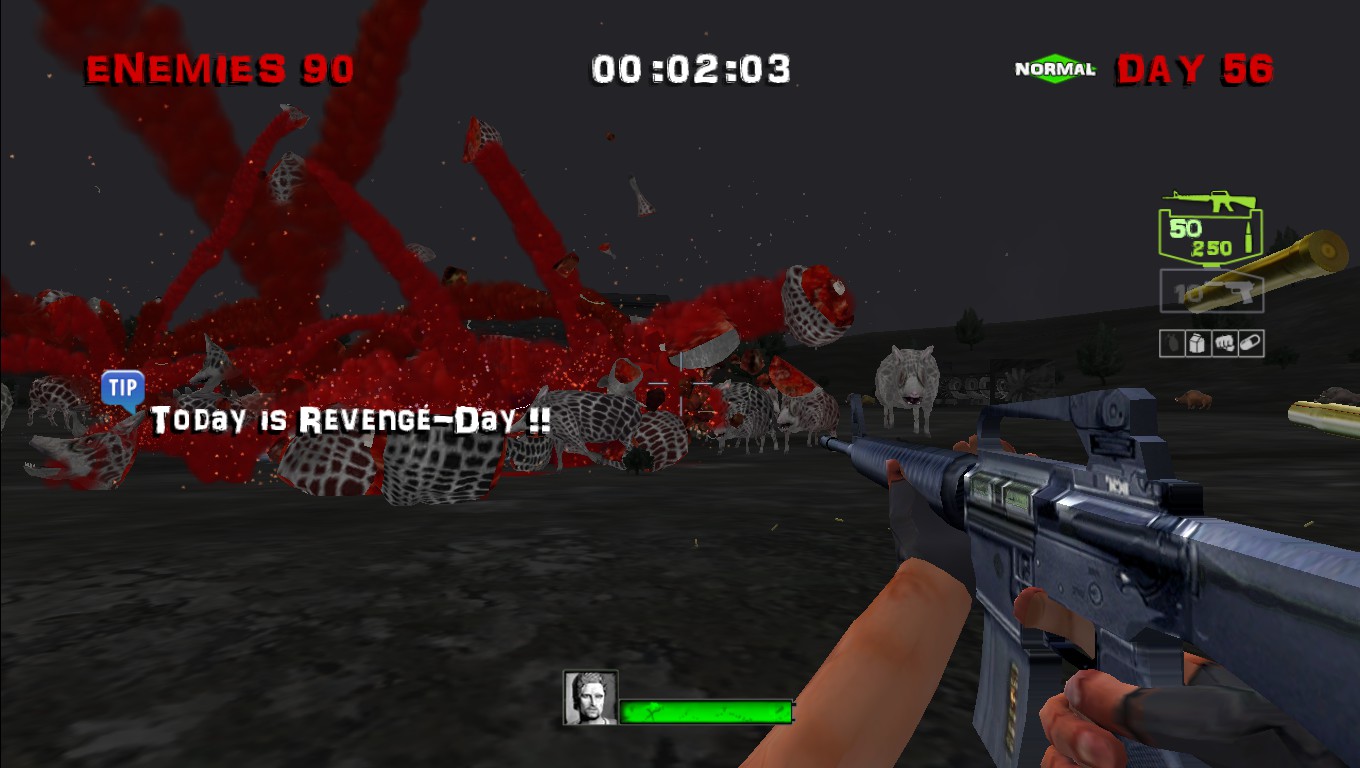Click the green health bar
The image size is (1360, 768).
click(x=707, y=710)
